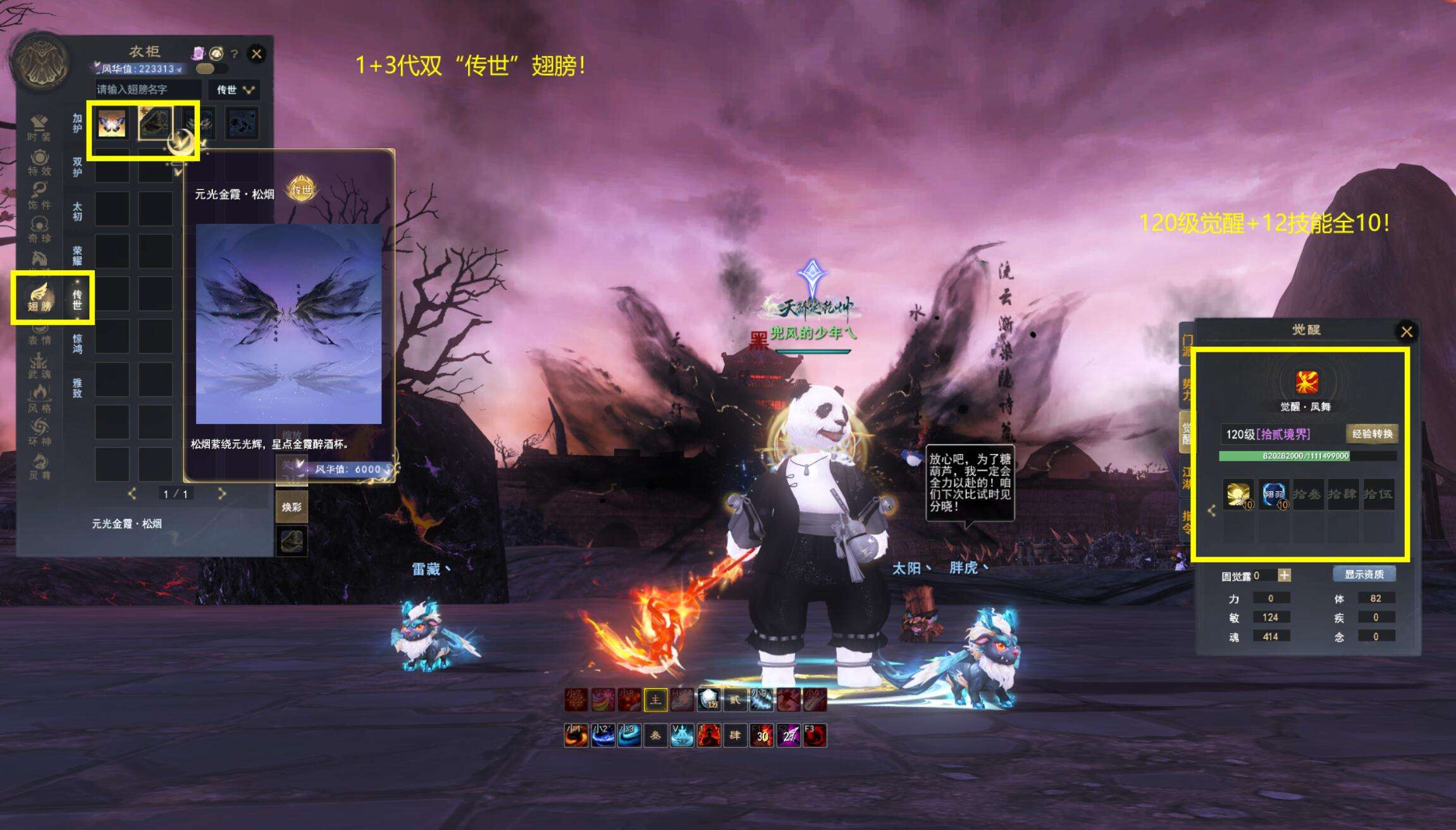Click the wing name search field

[x=148, y=90]
